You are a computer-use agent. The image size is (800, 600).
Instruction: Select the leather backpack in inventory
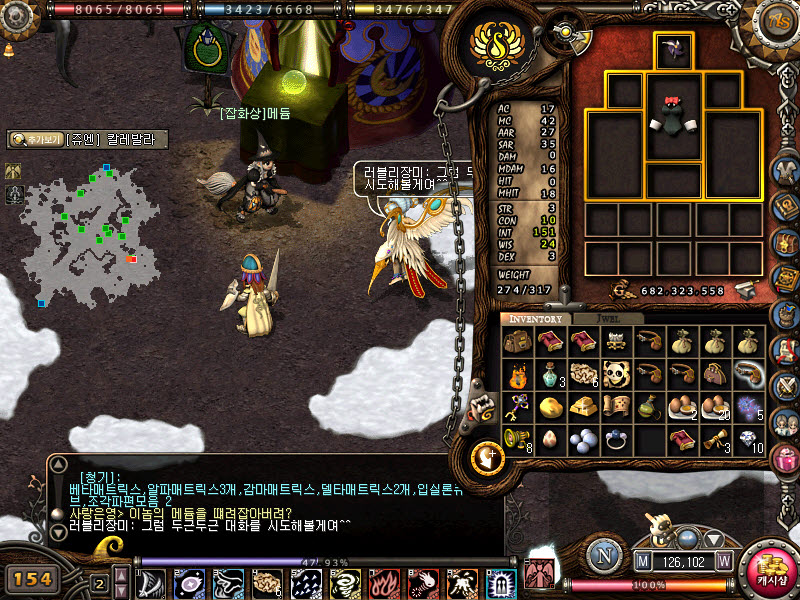(517, 343)
